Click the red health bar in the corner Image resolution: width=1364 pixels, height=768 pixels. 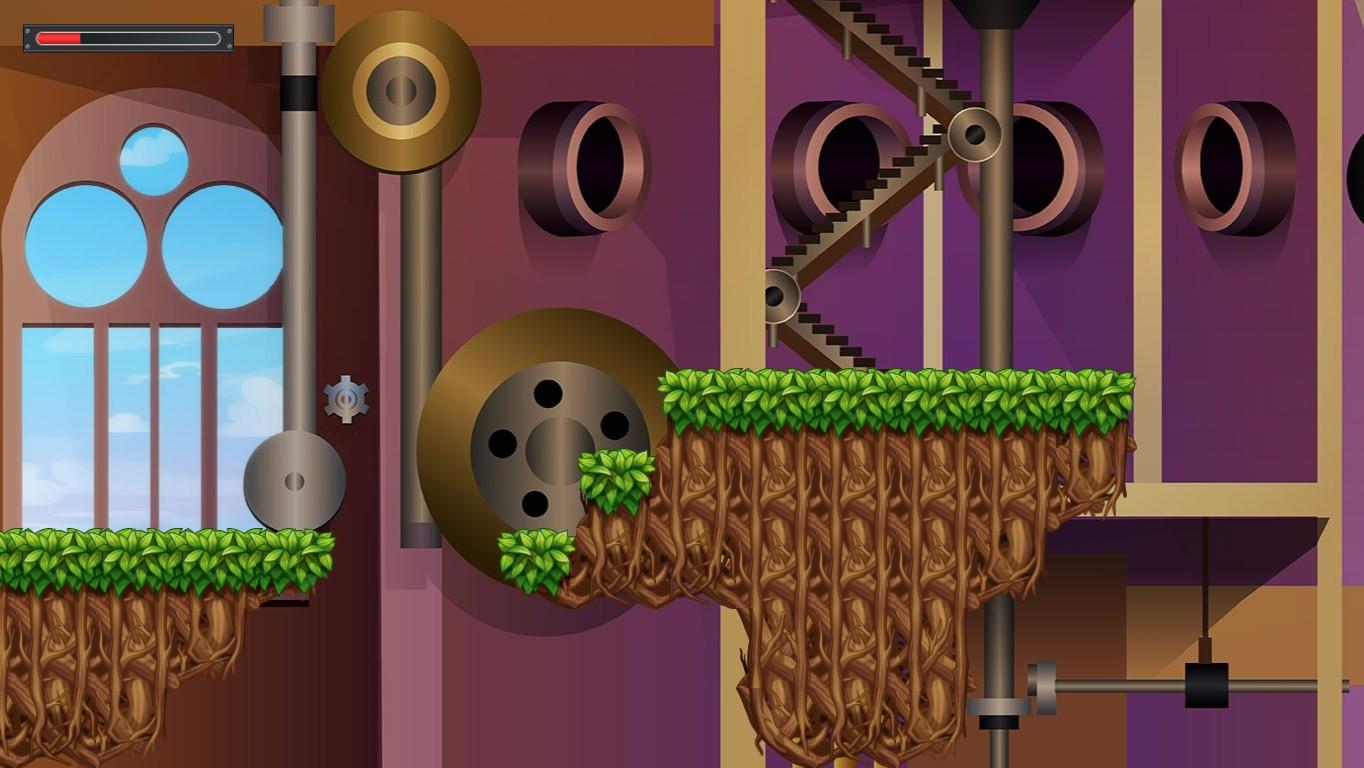pos(58,38)
